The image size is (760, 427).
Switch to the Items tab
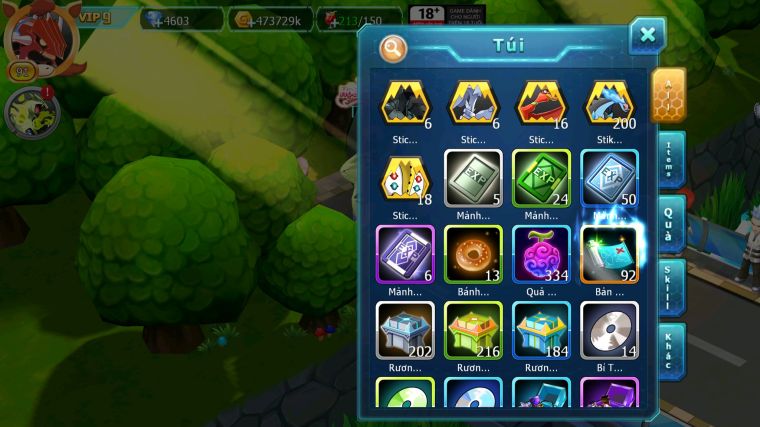(x=670, y=160)
